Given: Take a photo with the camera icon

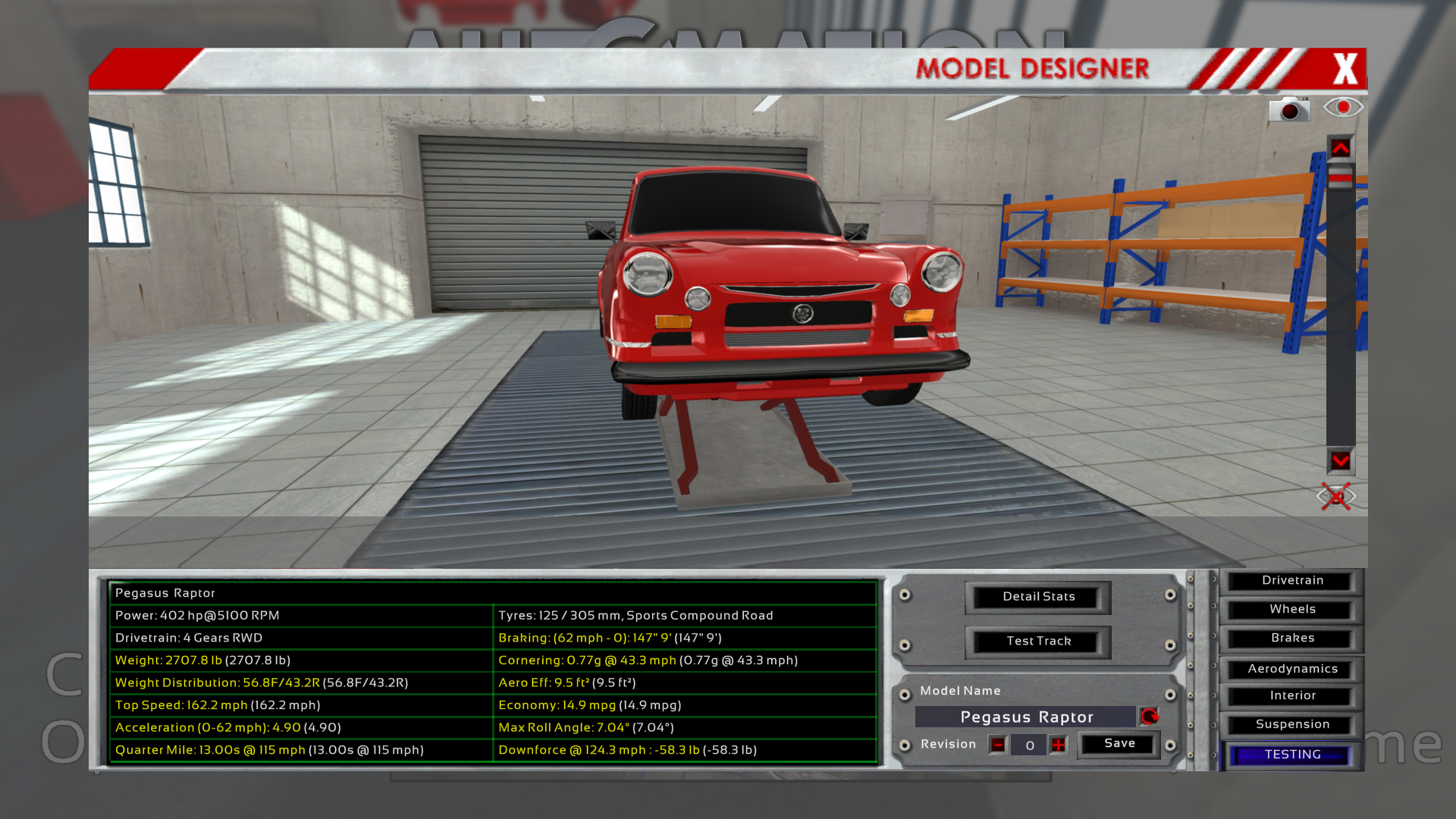Looking at the screenshot, I should (x=1289, y=110).
